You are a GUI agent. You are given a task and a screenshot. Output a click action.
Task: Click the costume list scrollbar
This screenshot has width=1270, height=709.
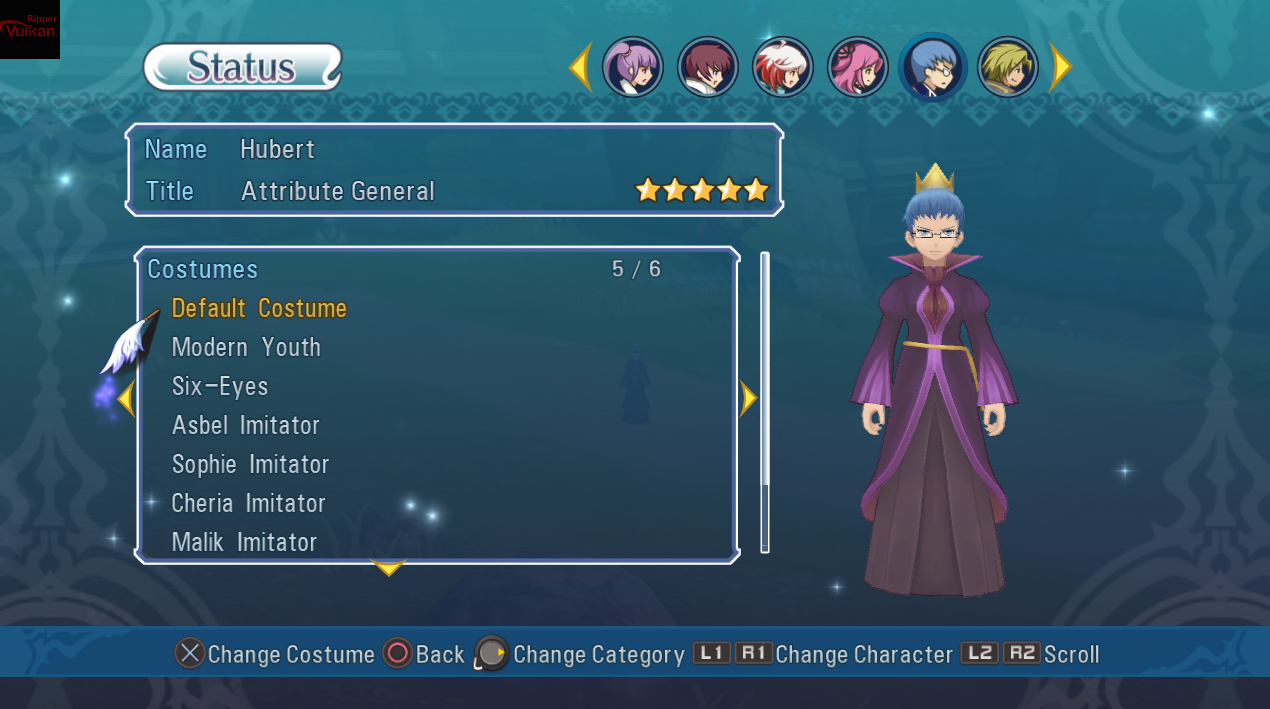coord(765,400)
